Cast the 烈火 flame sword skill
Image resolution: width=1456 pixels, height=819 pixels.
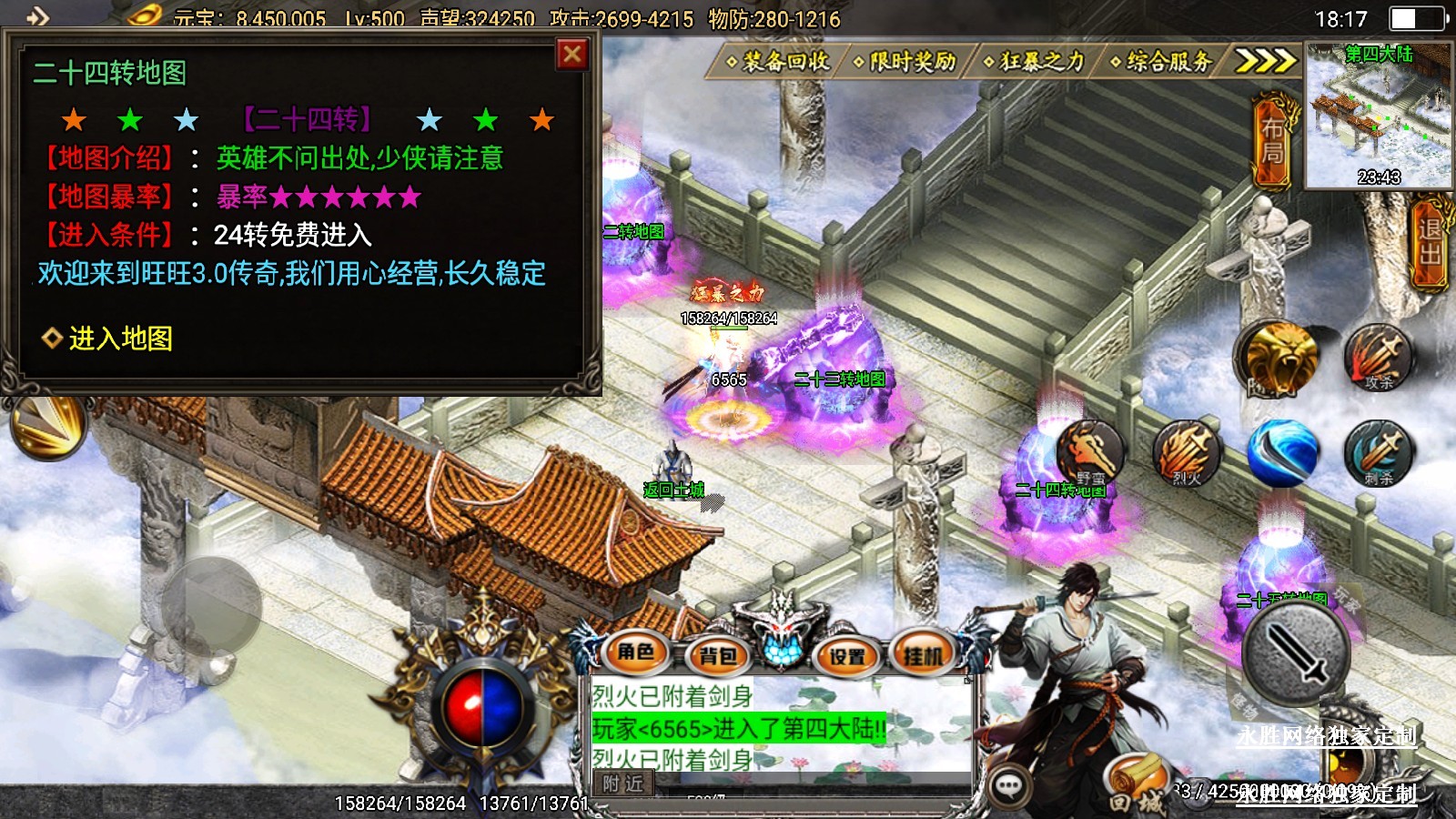coord(1187,452)
